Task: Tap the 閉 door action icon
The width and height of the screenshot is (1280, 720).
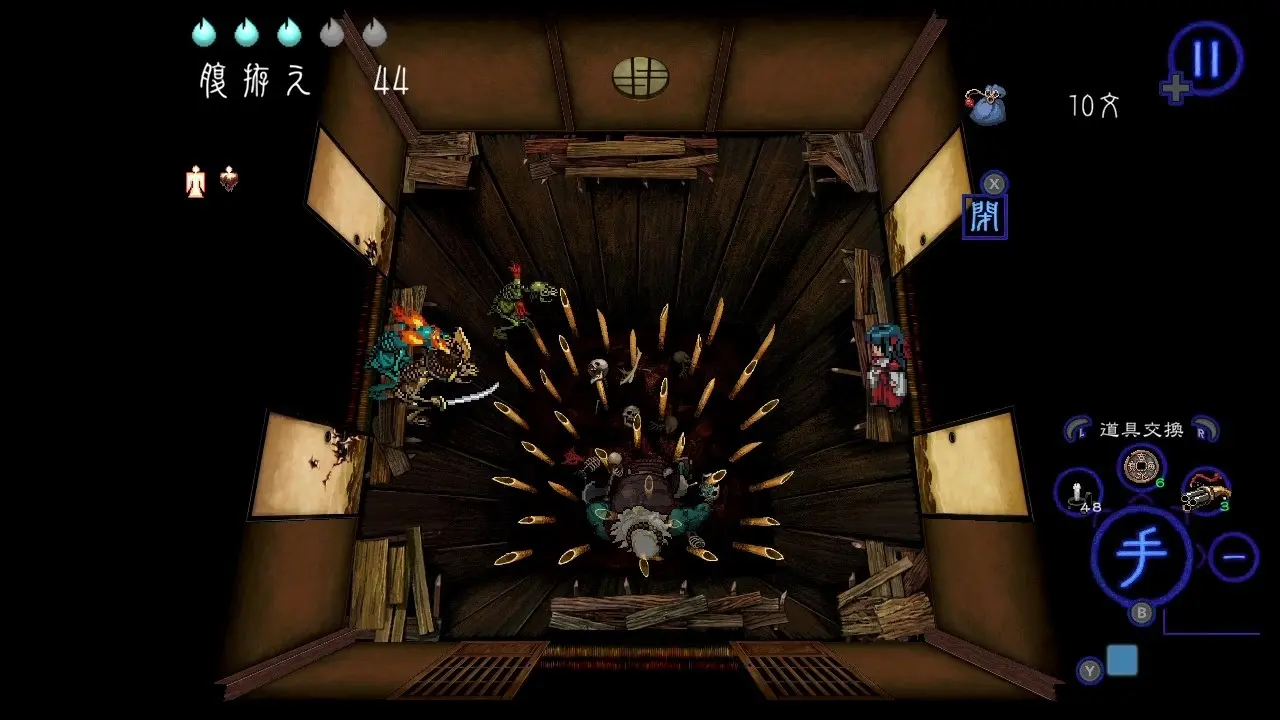Action: pos(985,215)
